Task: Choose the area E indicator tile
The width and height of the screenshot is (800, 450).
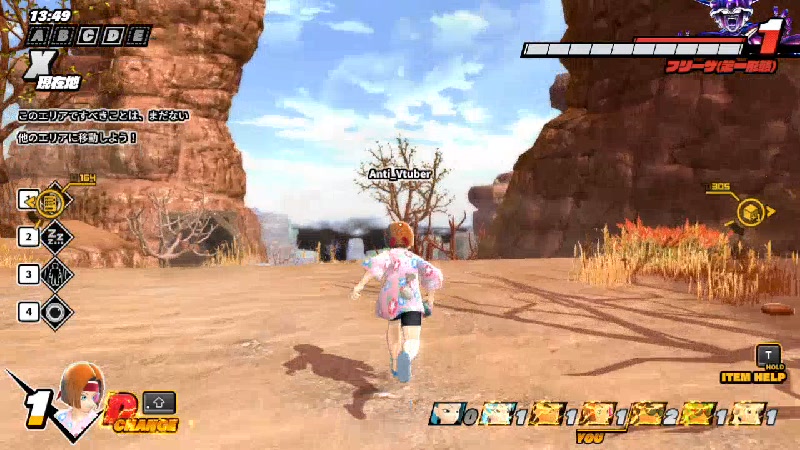Action: [x=140, y=36]
